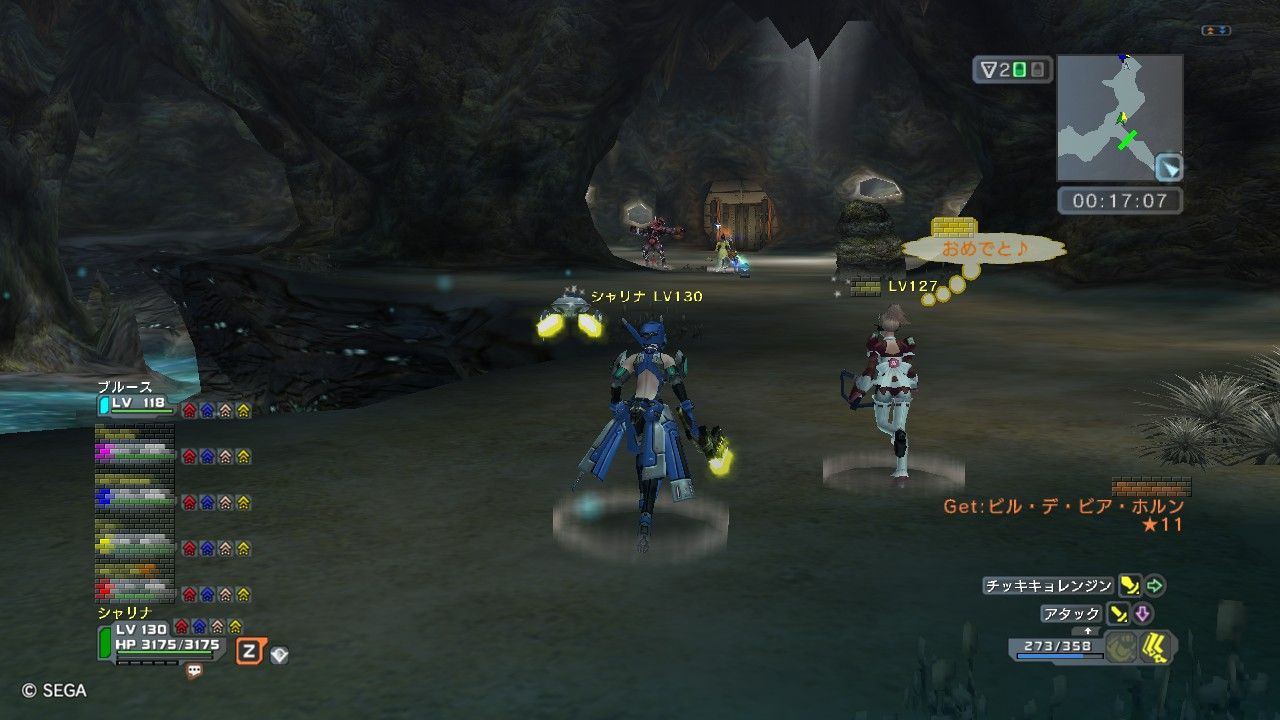Select the チッキキョレンジン photon art
This screenshot has height=720, width=1280.
click(1047, 585)
